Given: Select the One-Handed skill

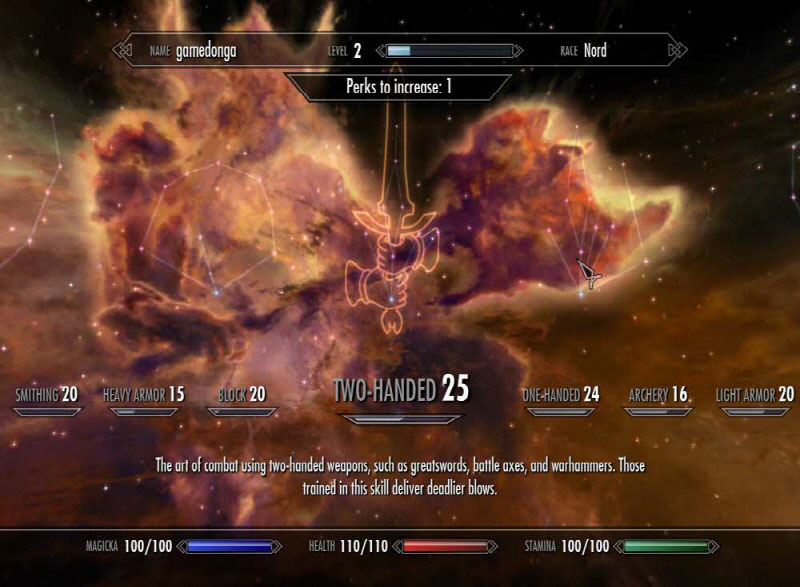Looking at the screenshot, I should coord(561,395).
